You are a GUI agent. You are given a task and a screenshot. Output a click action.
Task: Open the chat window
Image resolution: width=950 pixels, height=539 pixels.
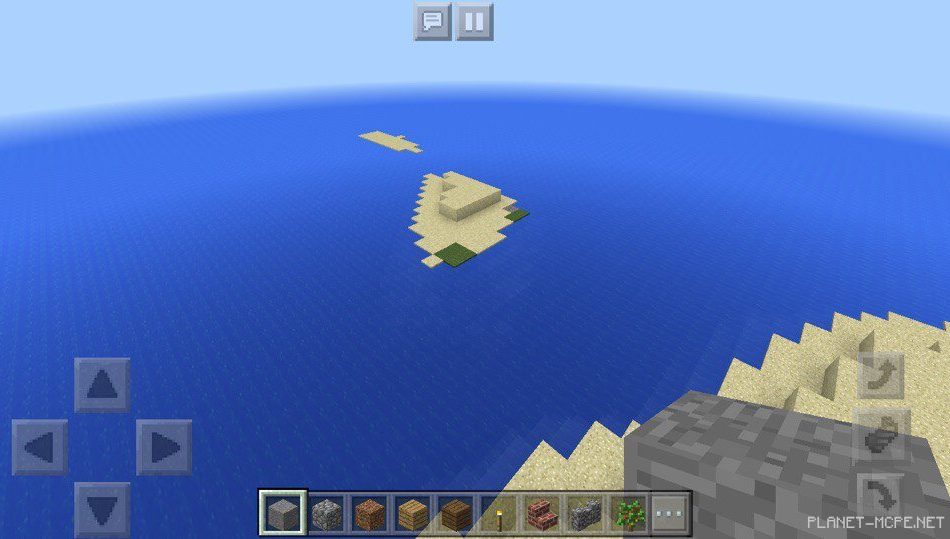[432, 21]
